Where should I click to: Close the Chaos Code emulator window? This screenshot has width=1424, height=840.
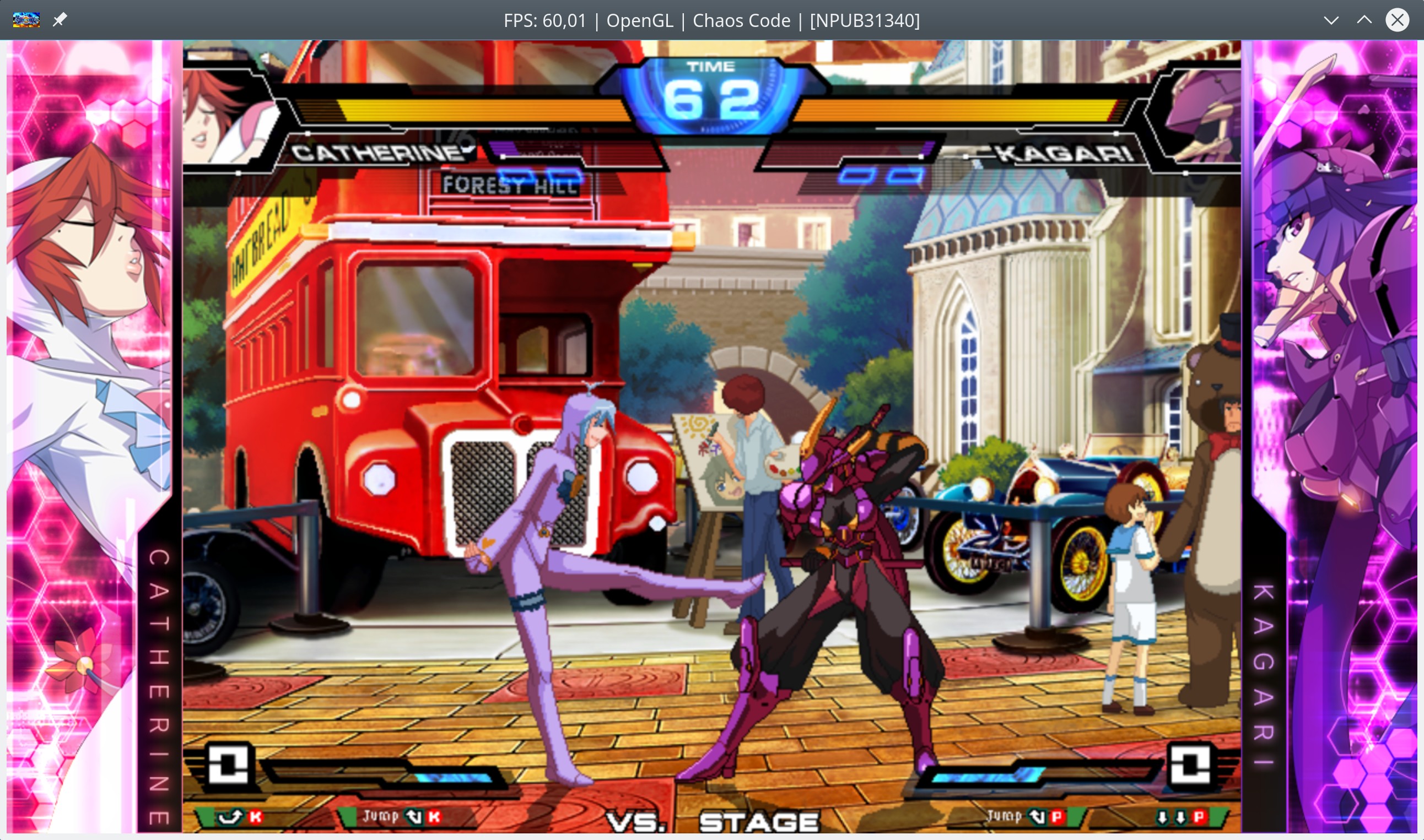pos(1397,20)
